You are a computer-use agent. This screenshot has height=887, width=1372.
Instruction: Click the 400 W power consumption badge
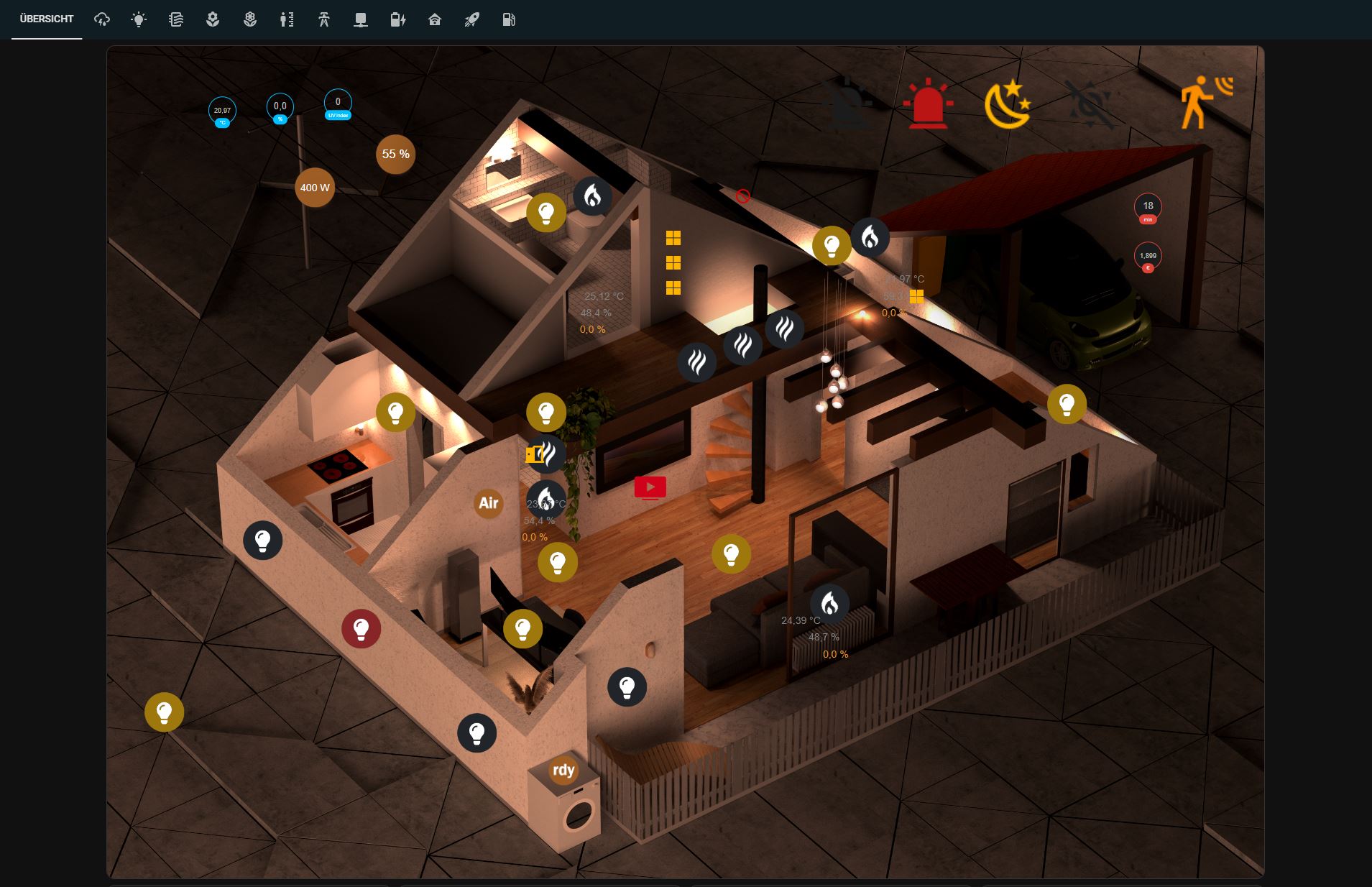tap(314, 187)
